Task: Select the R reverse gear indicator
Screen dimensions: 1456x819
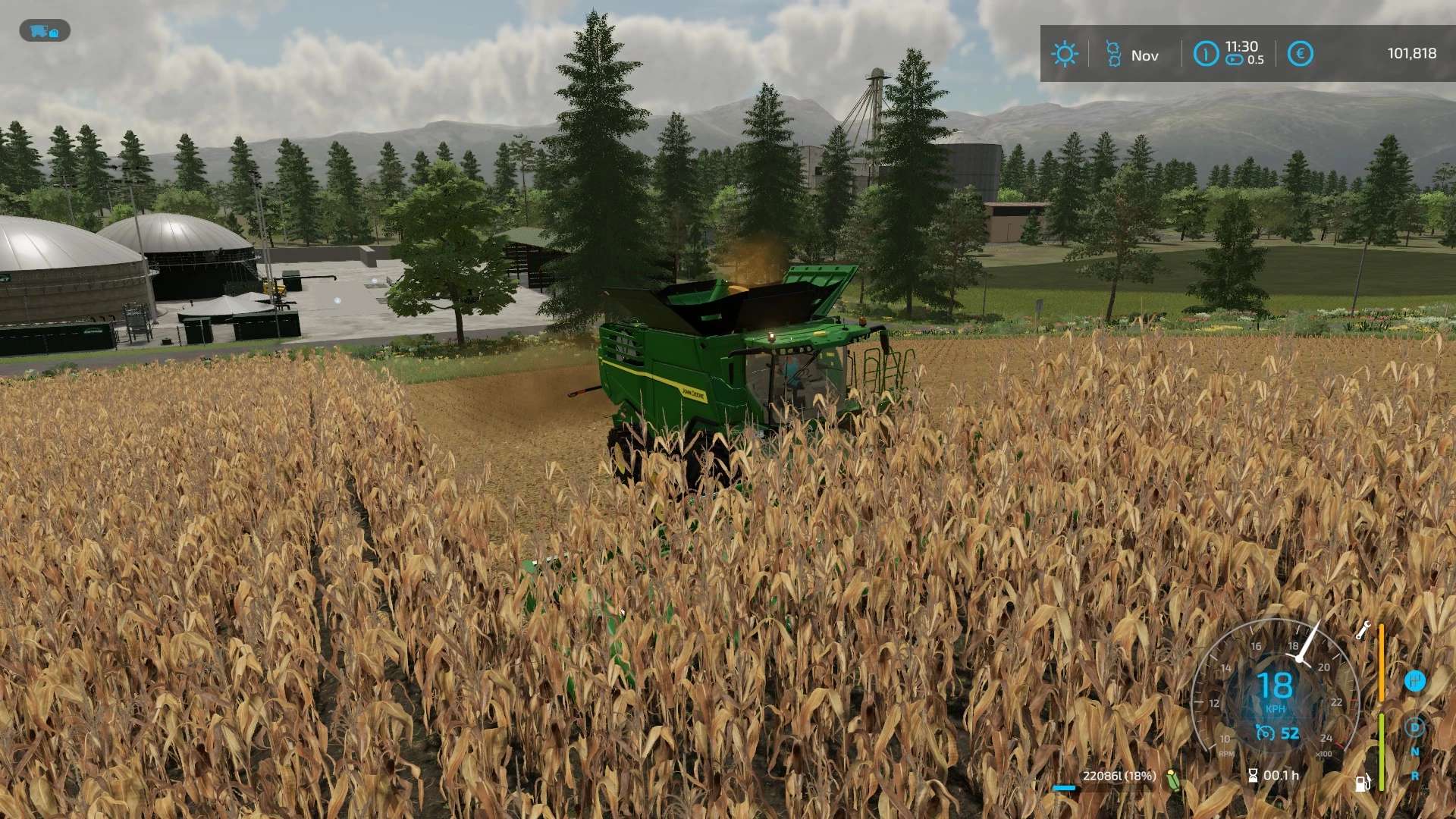Action: [x=1414, y=776]
